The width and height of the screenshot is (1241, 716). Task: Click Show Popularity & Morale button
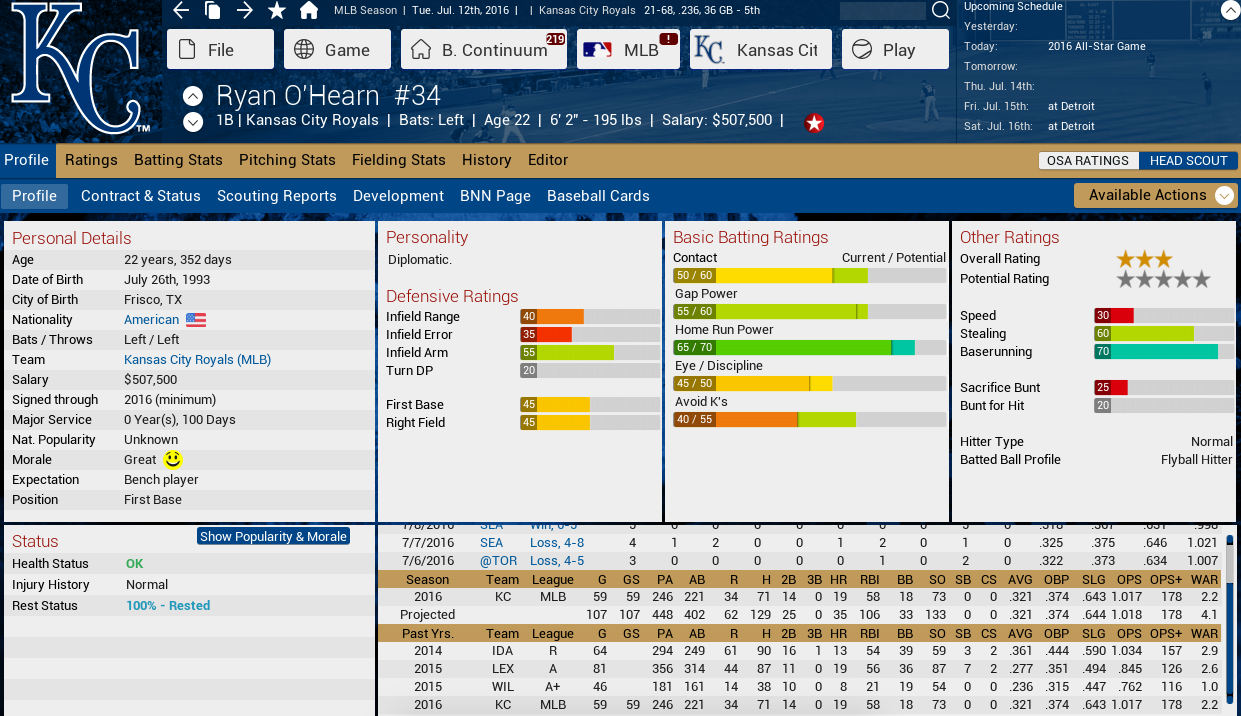pyautogui.click(x=273, y=537)
